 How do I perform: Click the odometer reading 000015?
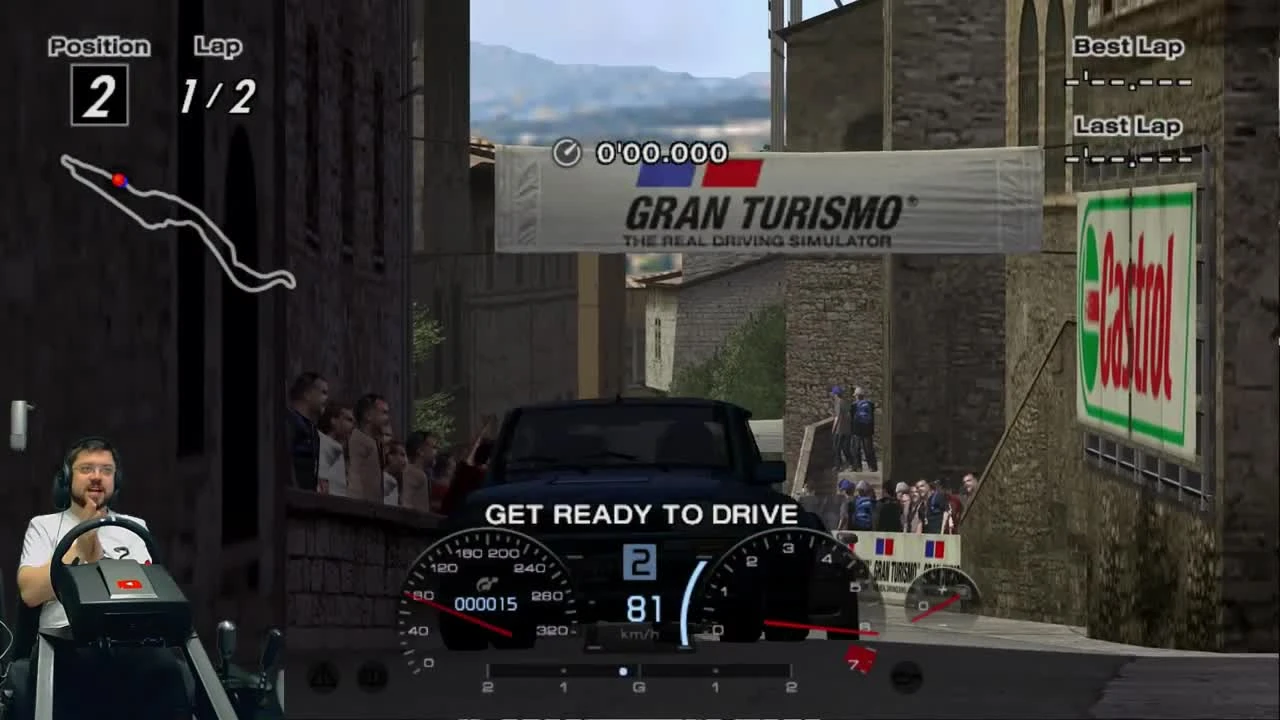pyautogui.click(x=487, y=603)
